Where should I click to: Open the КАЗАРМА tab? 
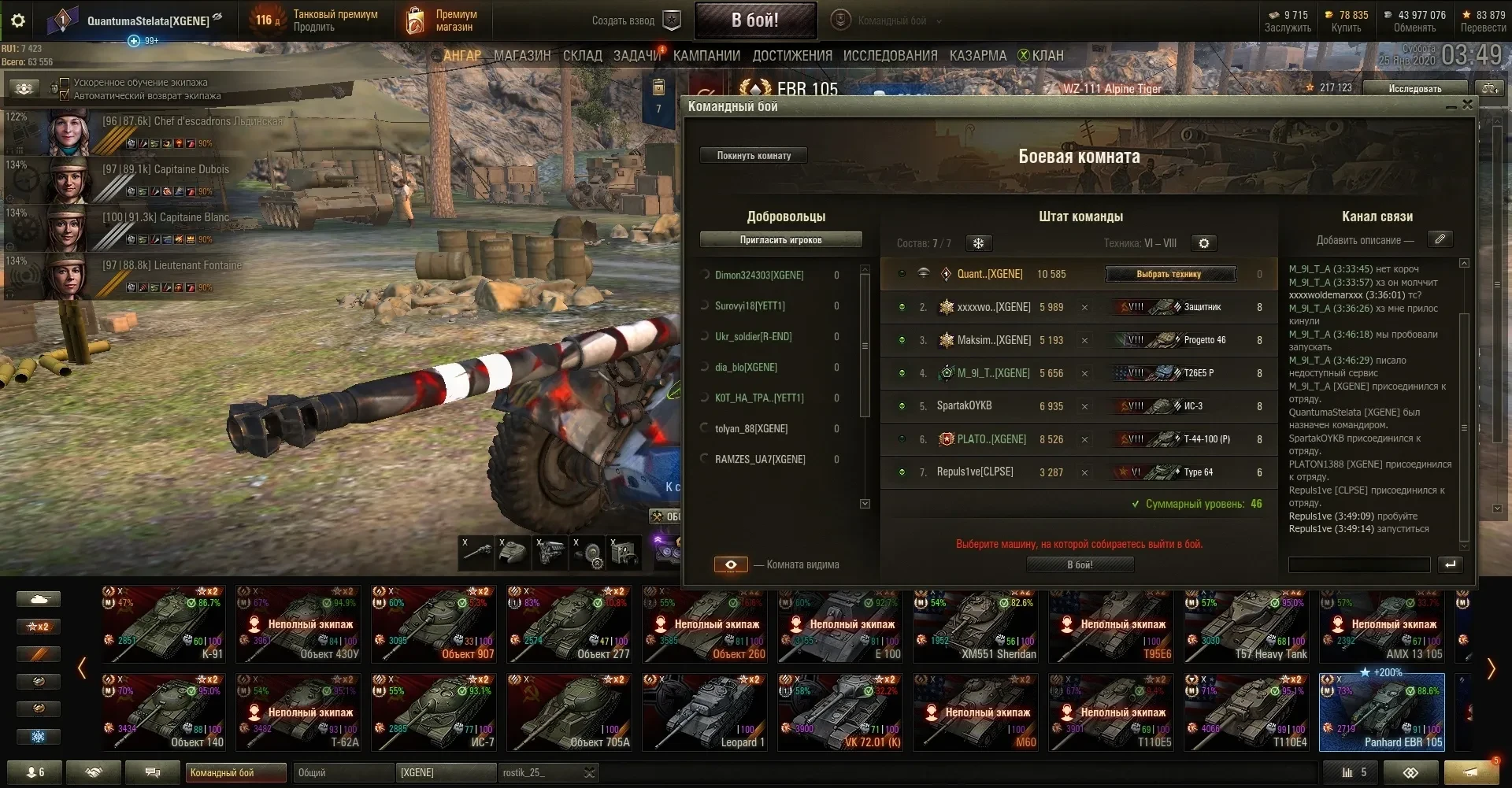(x=977, y=56)
